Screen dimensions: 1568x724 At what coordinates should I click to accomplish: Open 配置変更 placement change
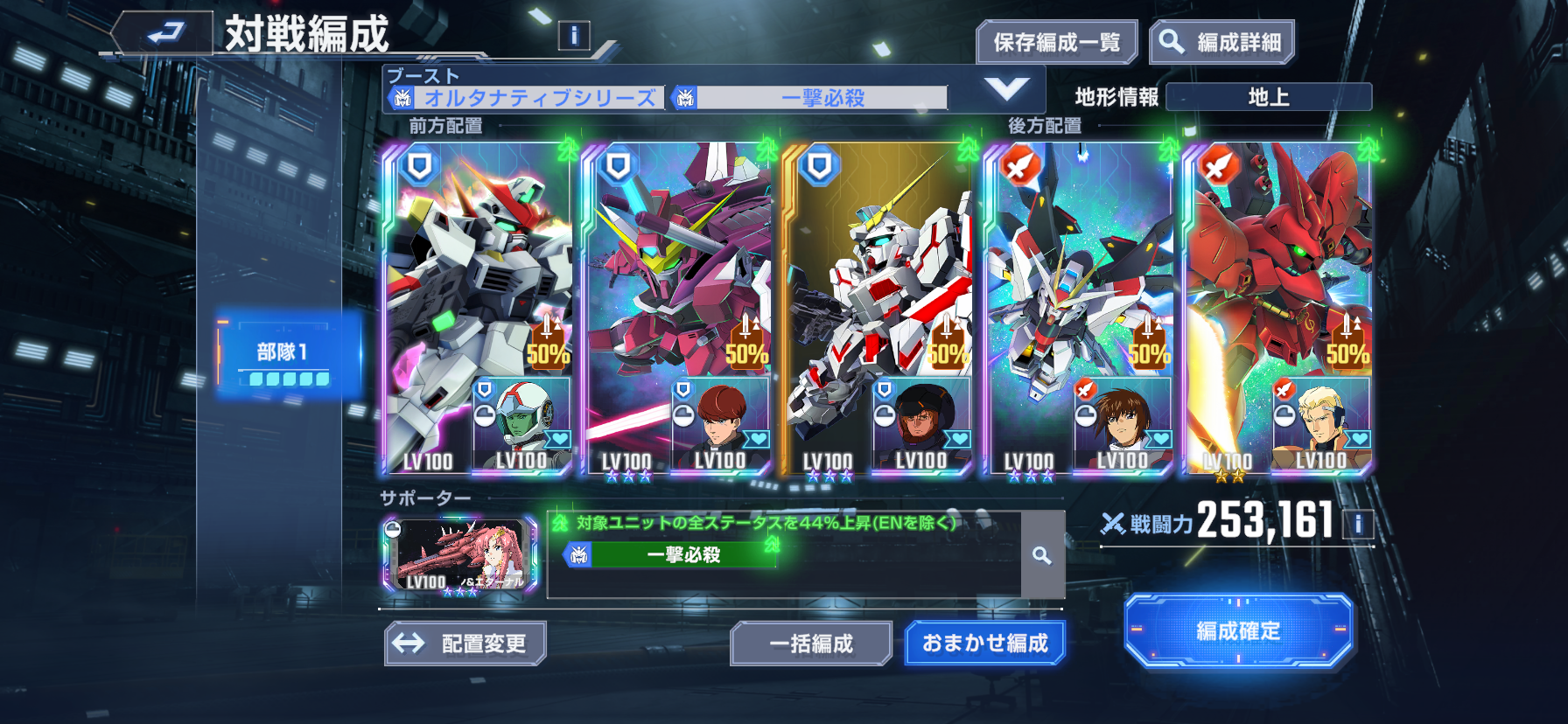pyautogui.click(x=465, y=644)
